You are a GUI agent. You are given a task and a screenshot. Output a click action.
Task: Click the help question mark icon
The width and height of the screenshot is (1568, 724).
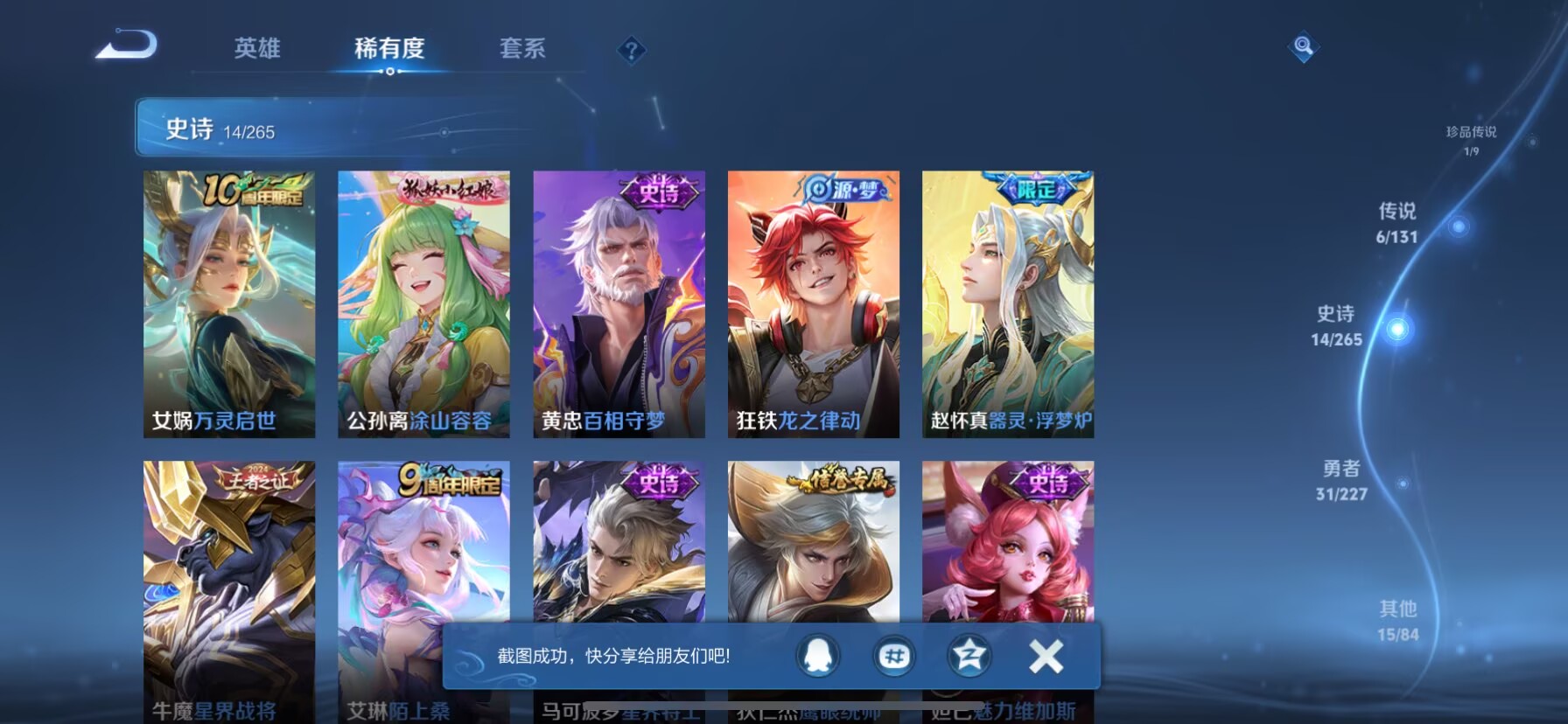point(631,50)
